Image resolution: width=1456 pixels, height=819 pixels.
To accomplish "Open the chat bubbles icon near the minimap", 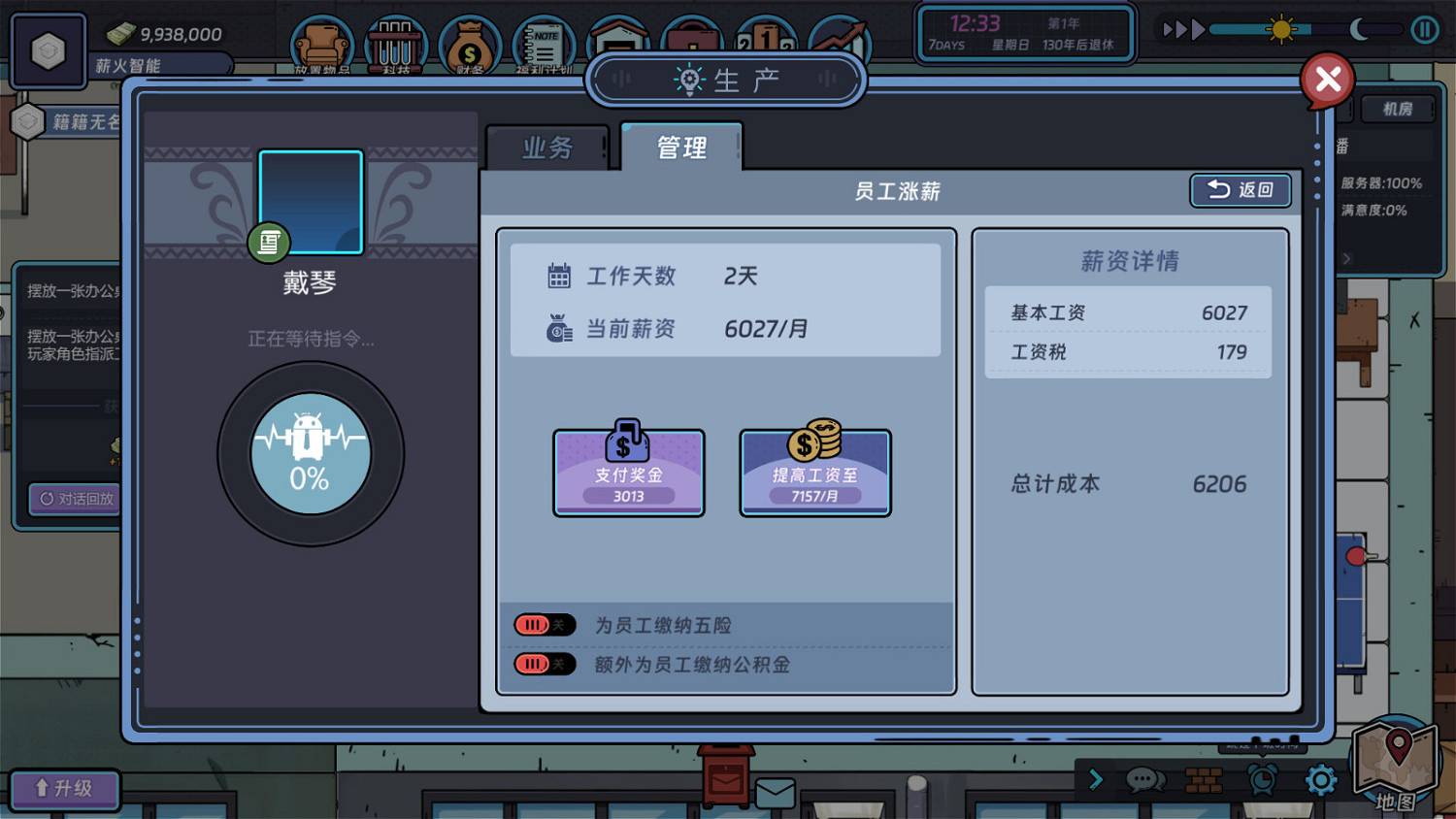I will pyautogui.click(x=1146, y=780).
